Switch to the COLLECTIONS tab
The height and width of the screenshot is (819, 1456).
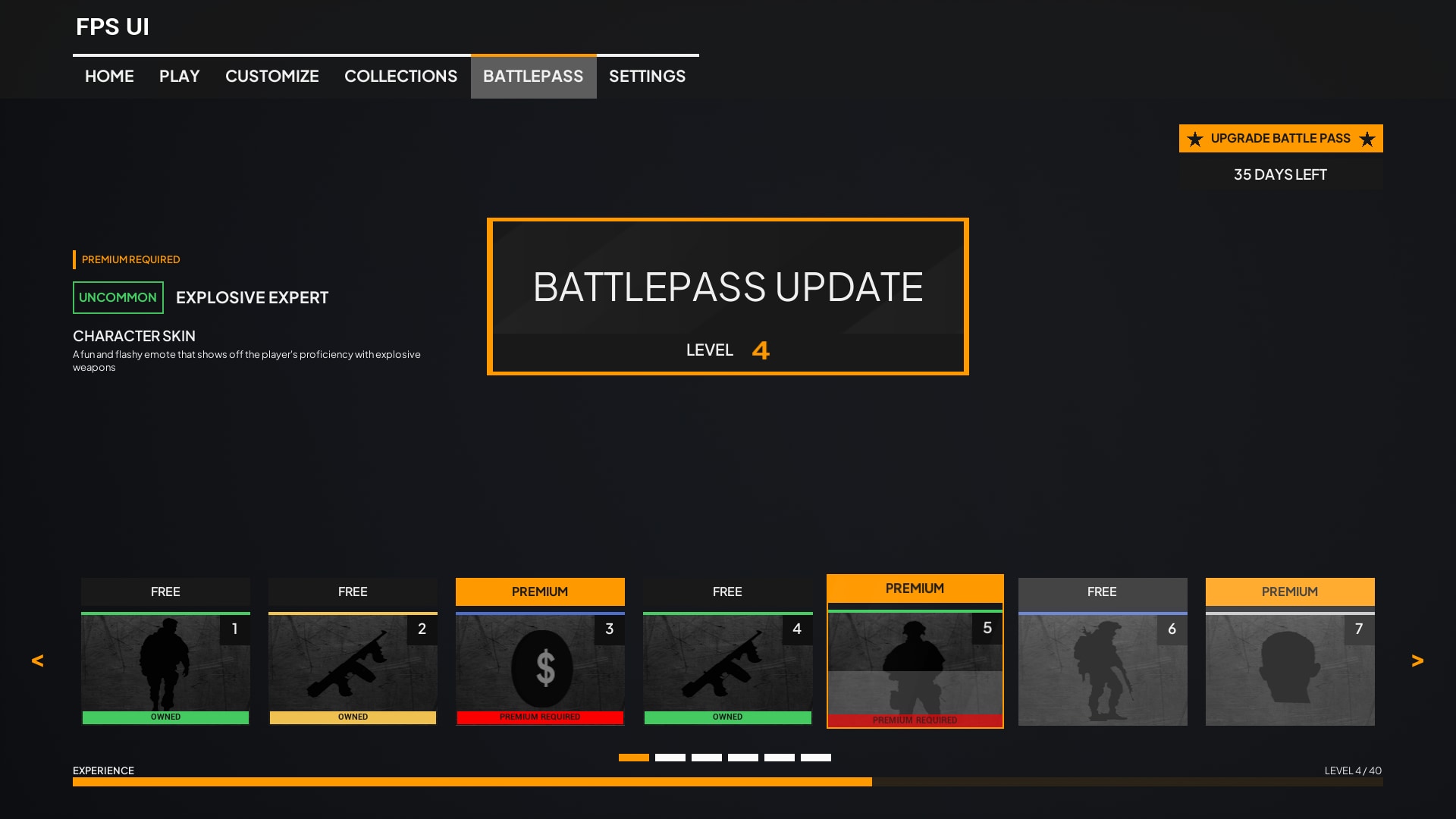(401, 76)
